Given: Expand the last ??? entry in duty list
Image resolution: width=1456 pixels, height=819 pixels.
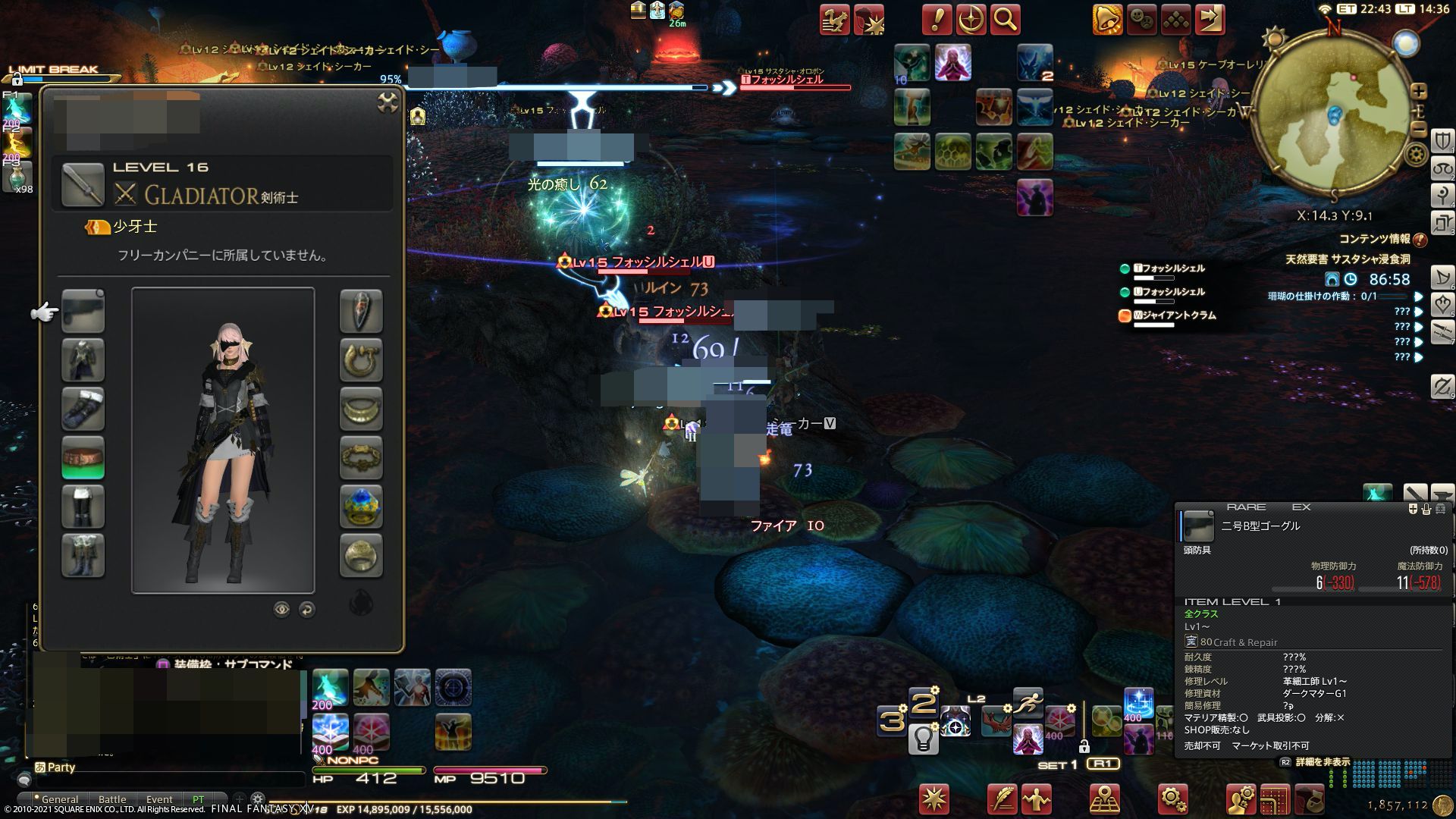Looking at the screenshot, I should click(x=1419, y=358).
